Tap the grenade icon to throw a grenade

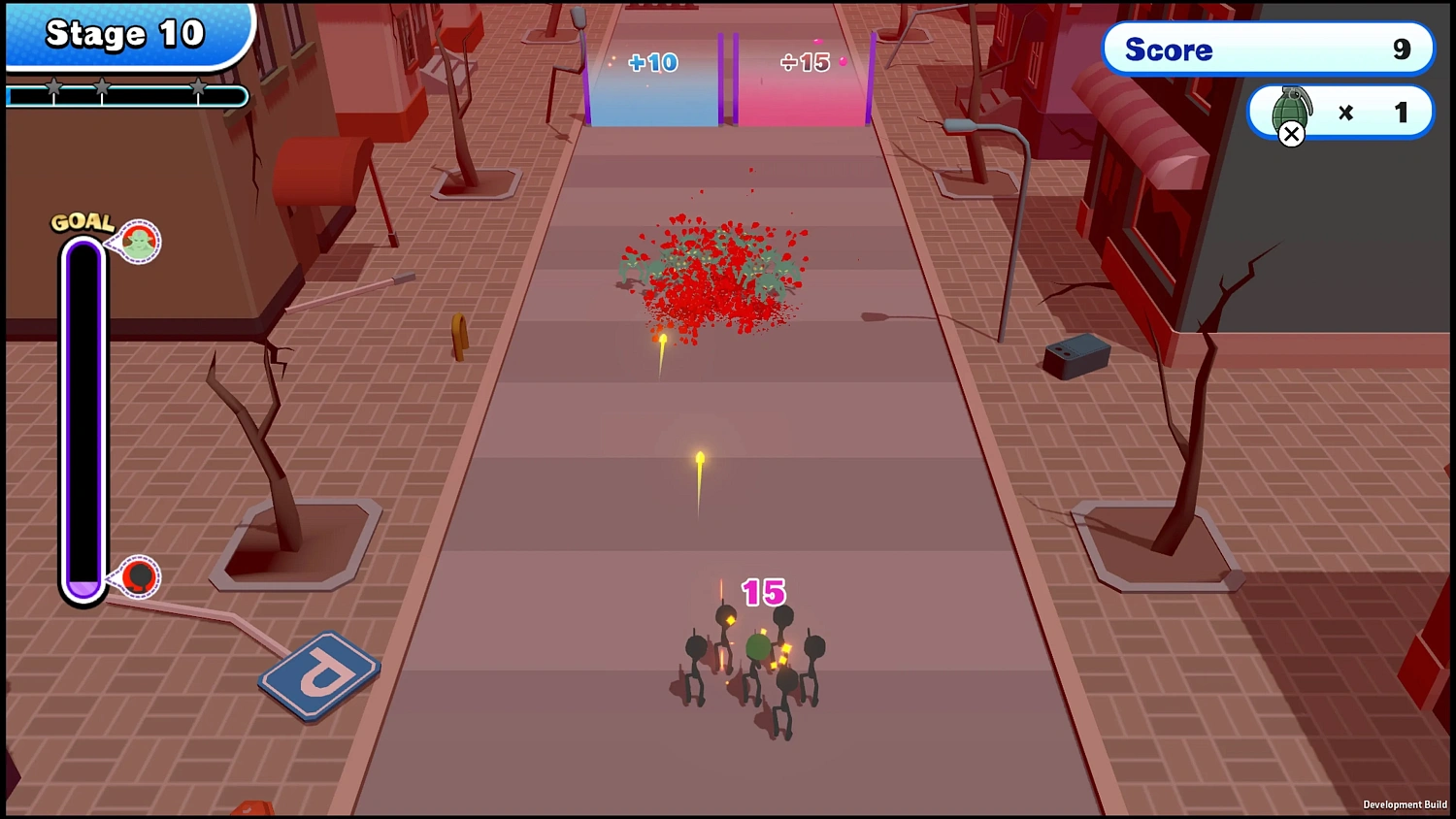(x=1291, y=112)
